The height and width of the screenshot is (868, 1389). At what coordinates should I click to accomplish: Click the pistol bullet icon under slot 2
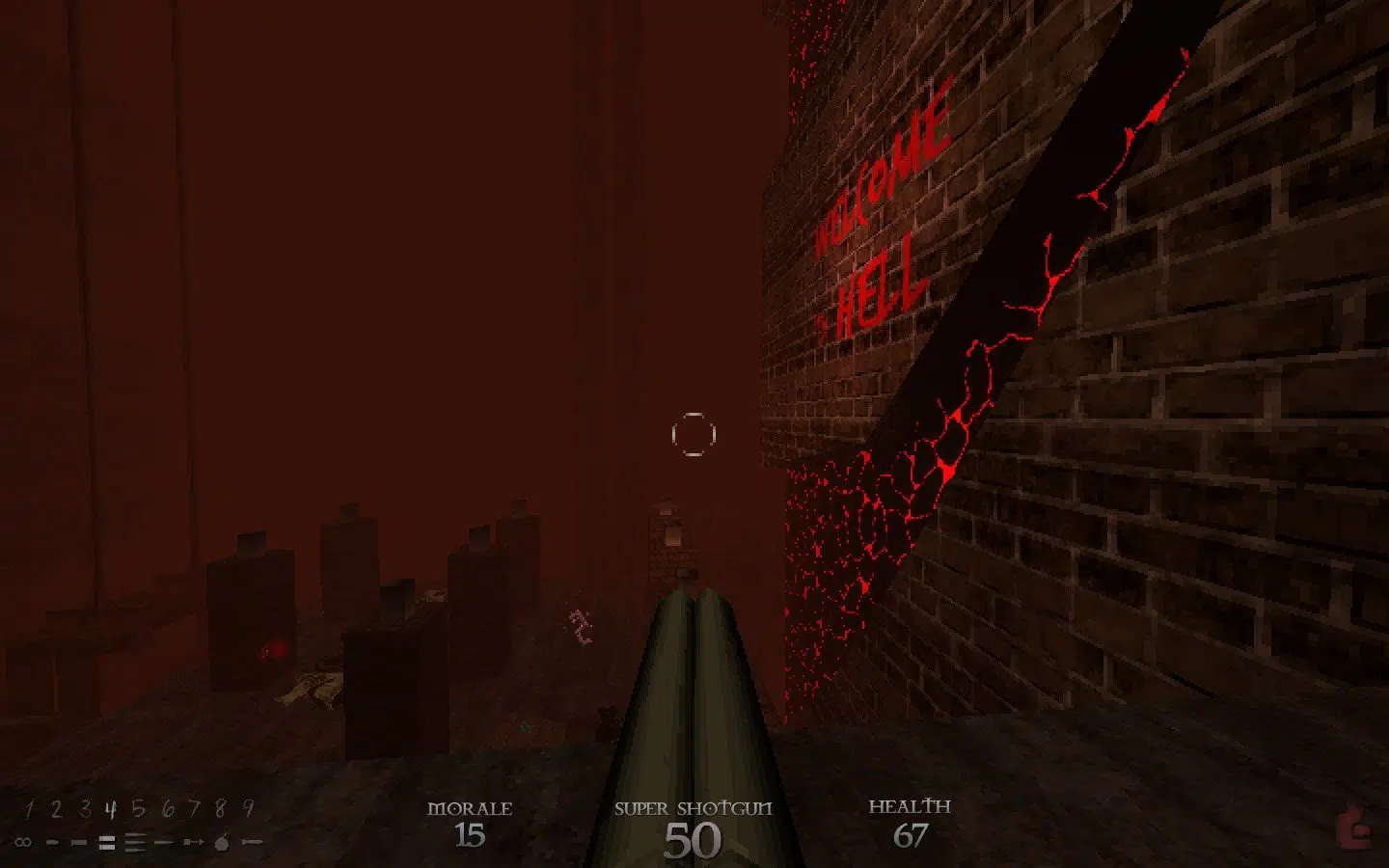point(53,841)
